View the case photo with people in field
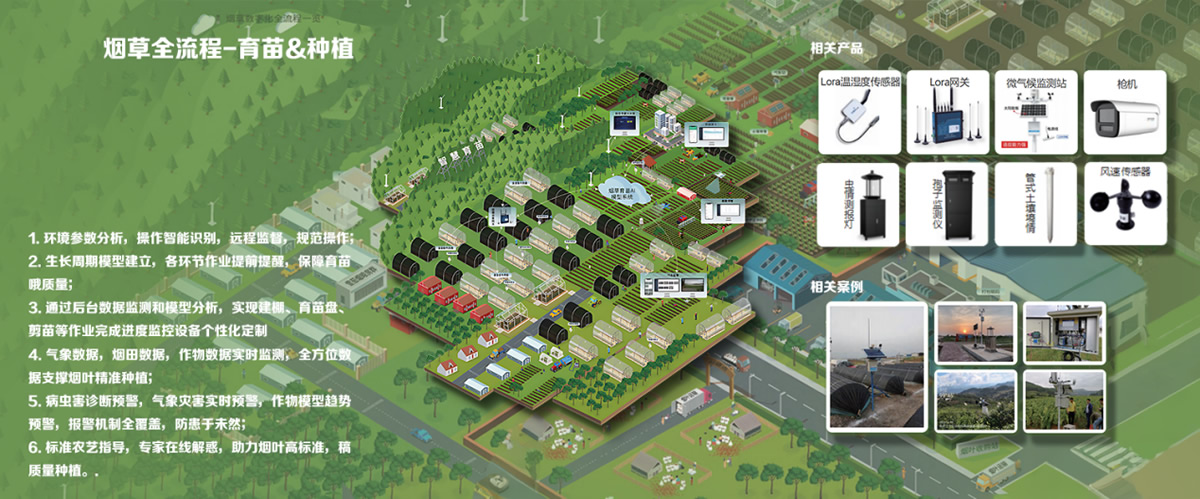Image resolution: width=1200 pixels, height=499 pixels. (x=1063, y=400)
